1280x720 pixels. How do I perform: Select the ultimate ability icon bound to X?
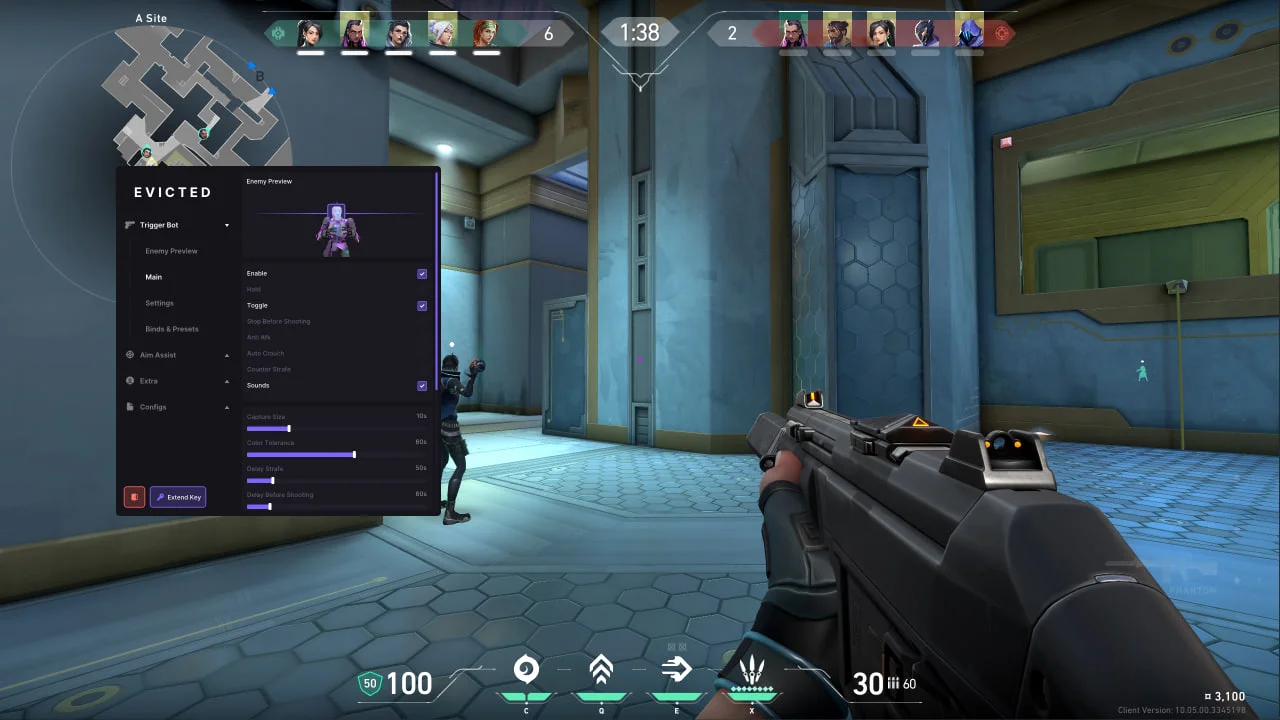(752, 669)
